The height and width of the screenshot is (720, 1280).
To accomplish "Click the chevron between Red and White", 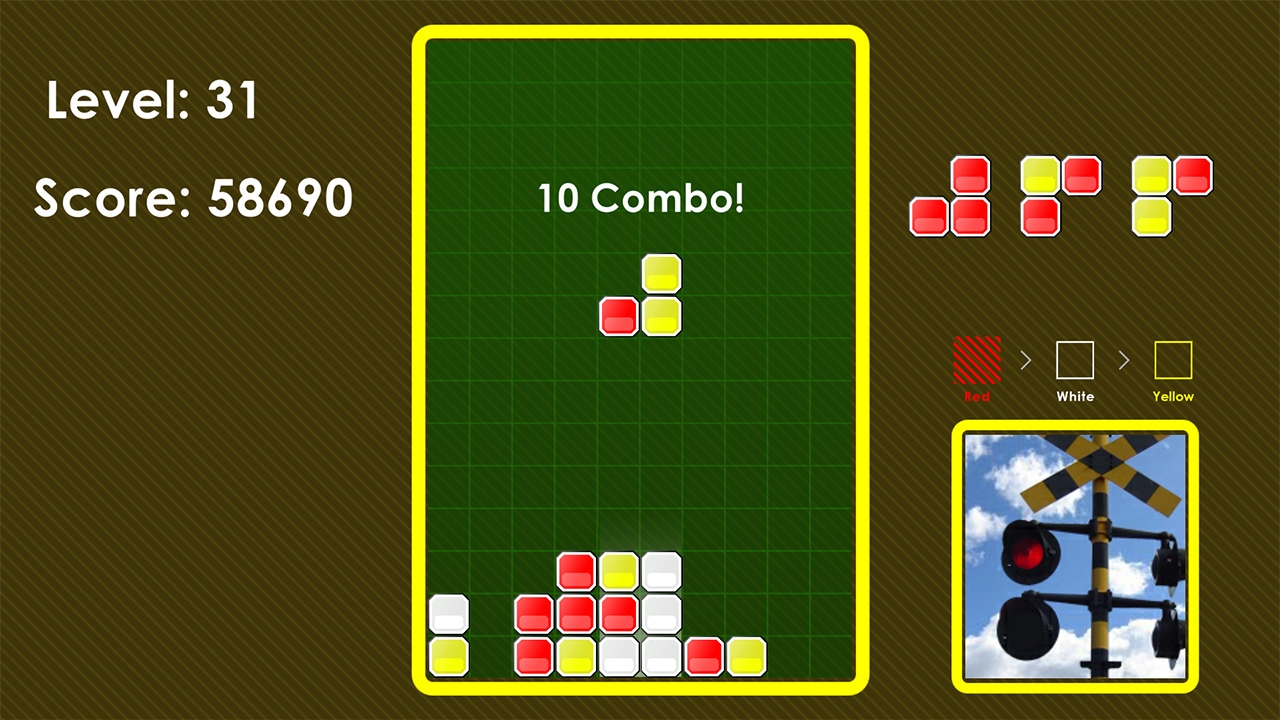I will coord(1026,361).
